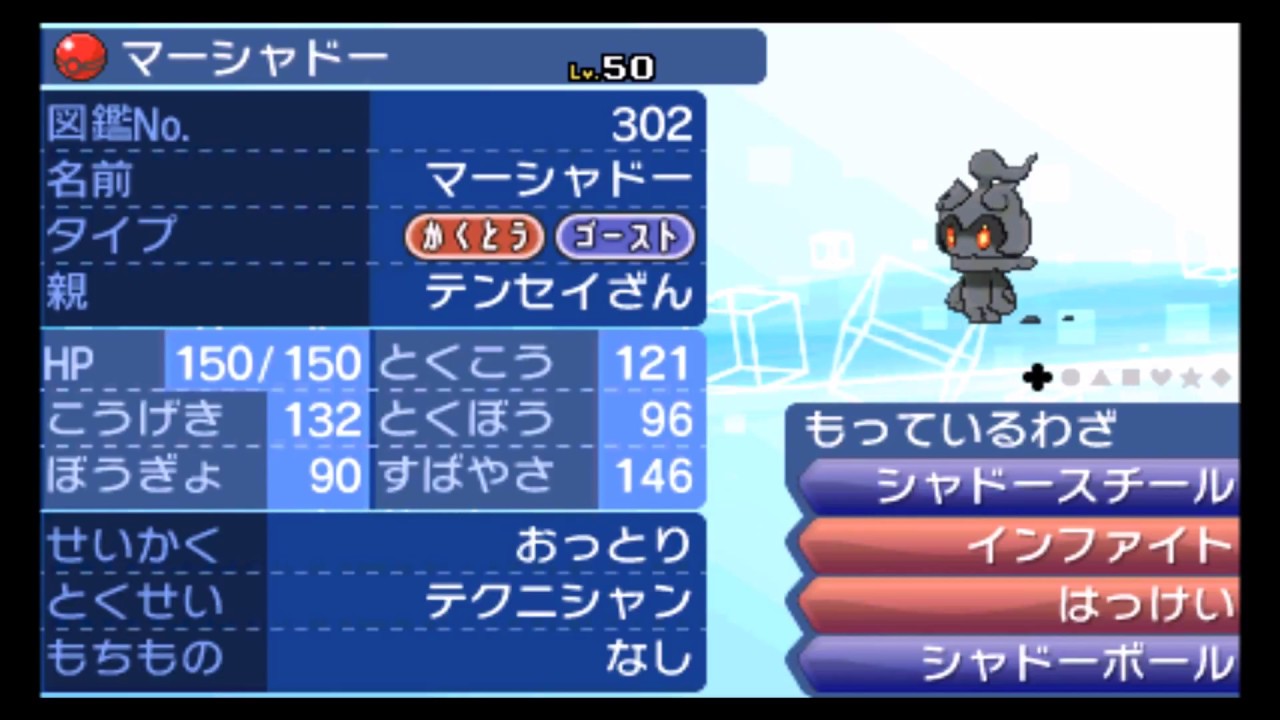Viewport: 1280px width, 720px height.
Task: Click the black cross marking cursor
Action: point(1037,378)
